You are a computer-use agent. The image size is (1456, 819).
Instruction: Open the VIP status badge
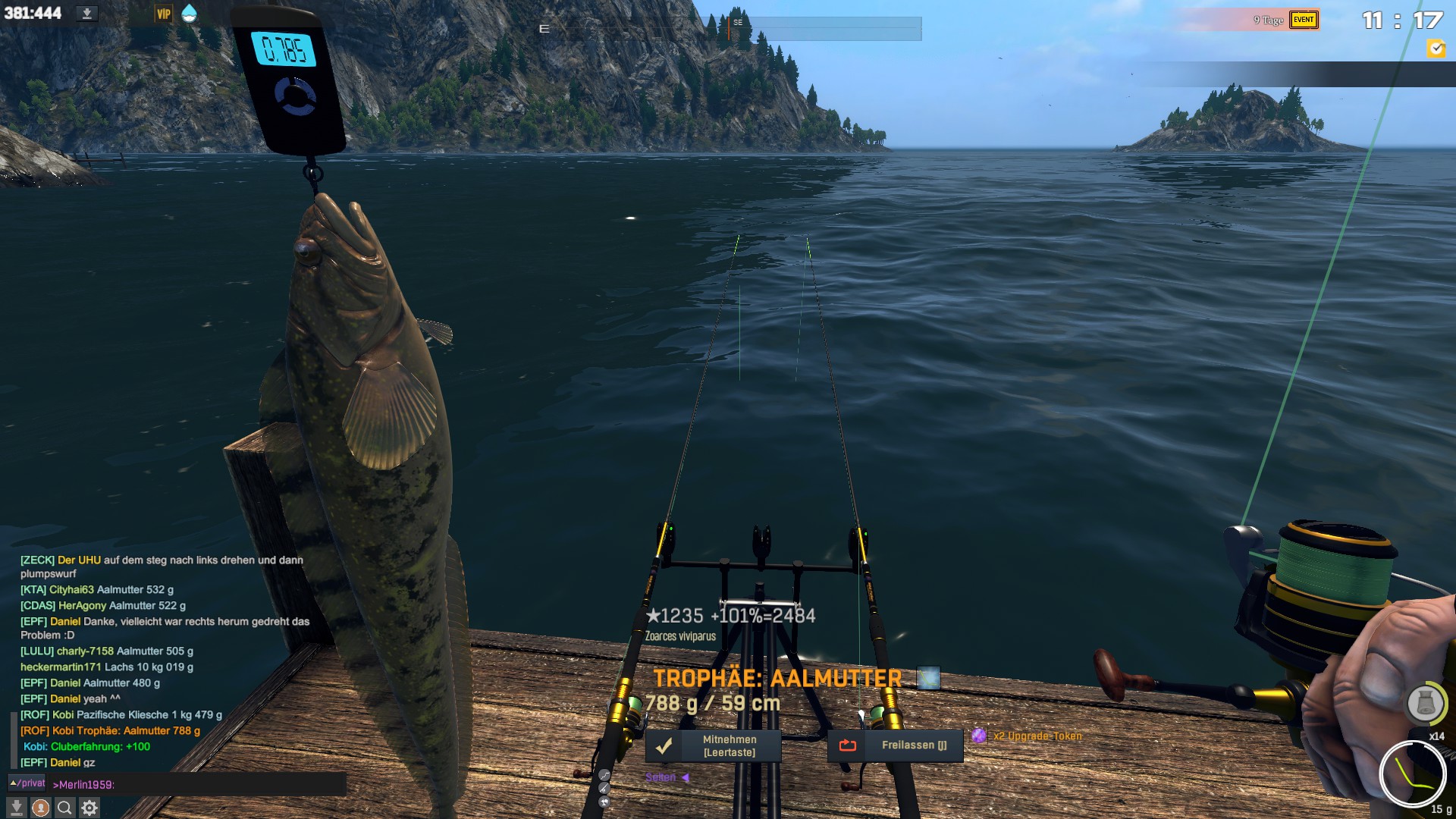point(163,14)
